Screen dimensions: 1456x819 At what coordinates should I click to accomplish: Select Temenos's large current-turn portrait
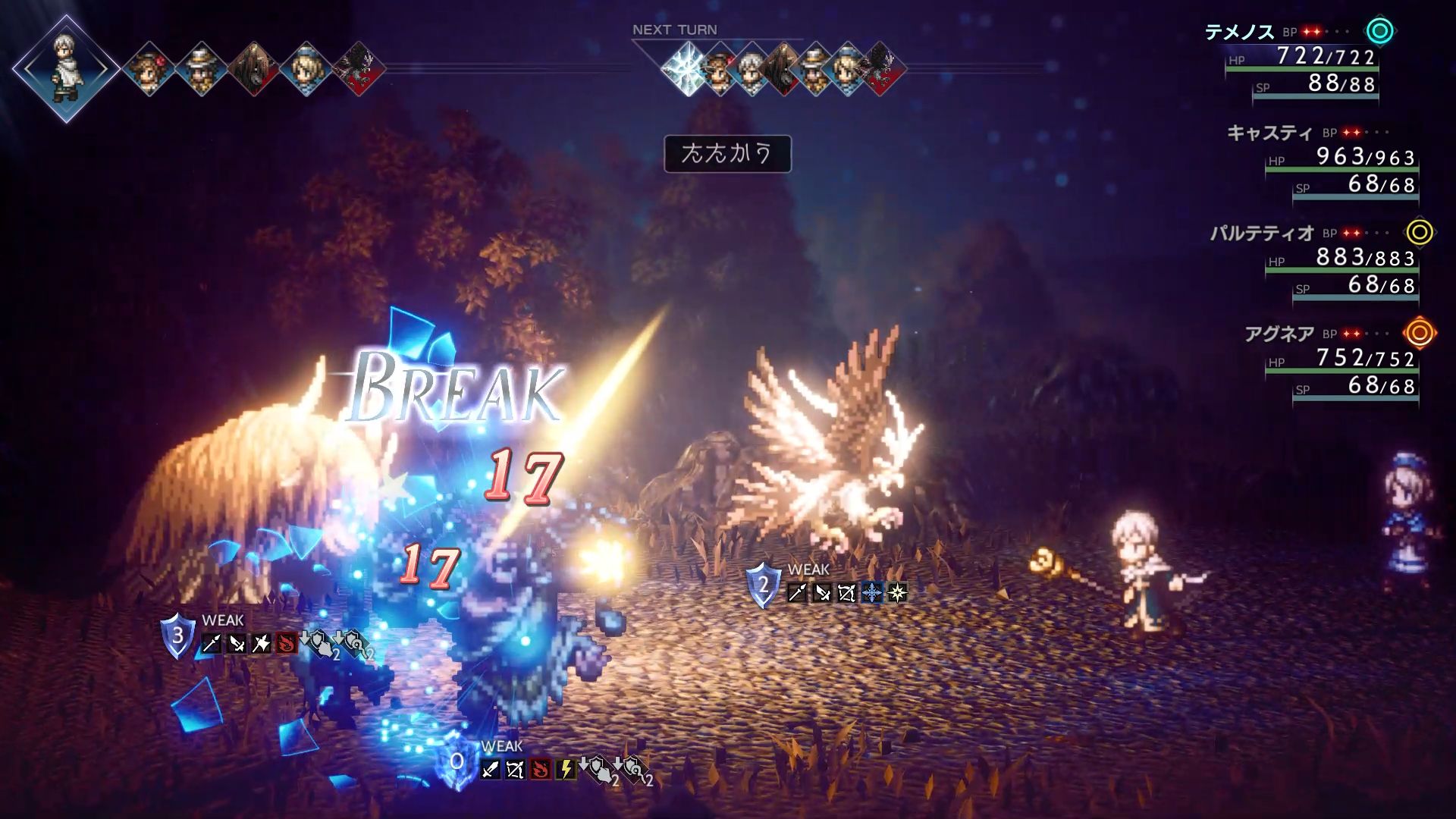pyautogui.click(x=66, y=68)
